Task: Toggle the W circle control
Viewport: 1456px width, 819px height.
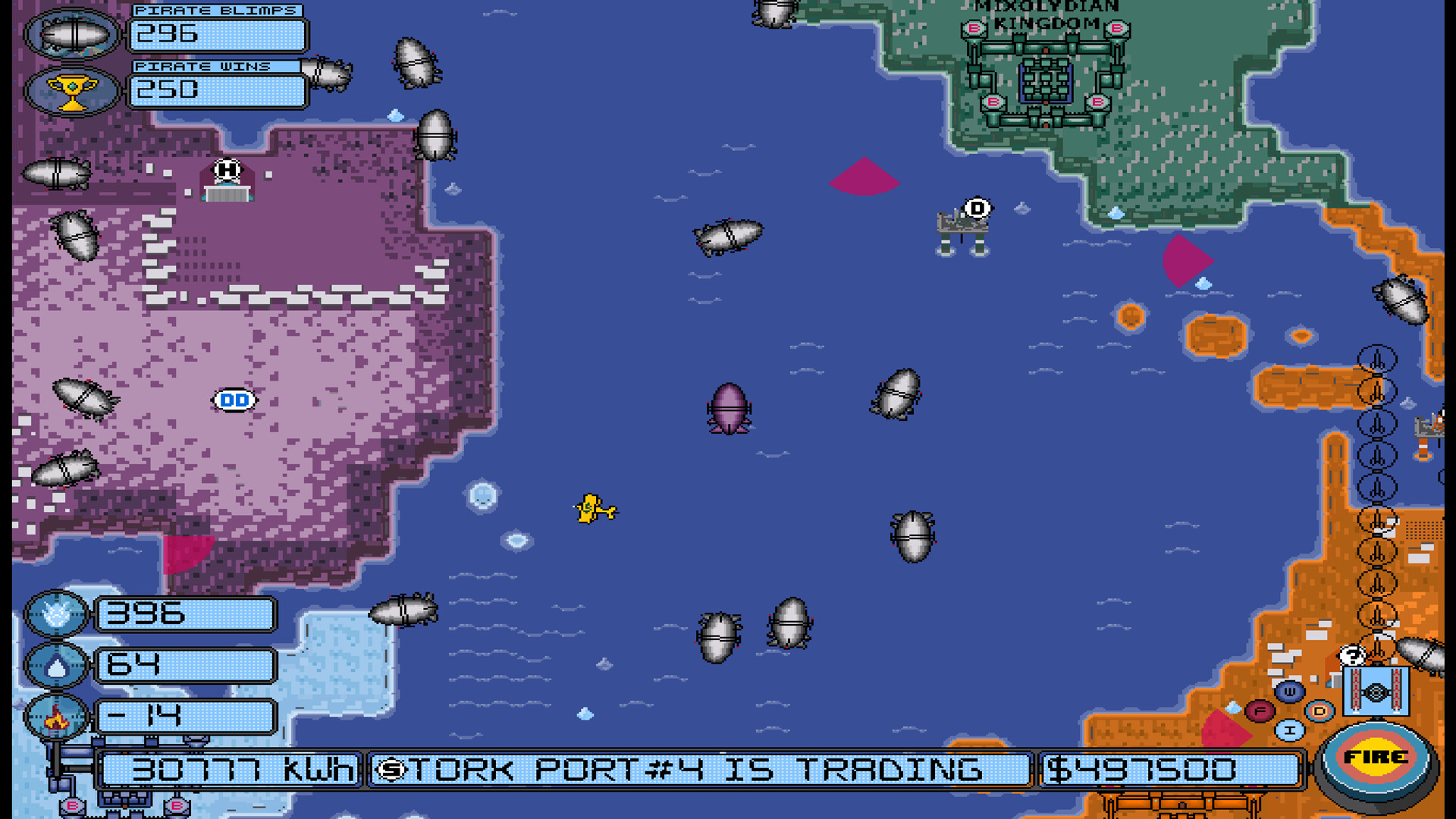Action: (x=1290, y=692)
